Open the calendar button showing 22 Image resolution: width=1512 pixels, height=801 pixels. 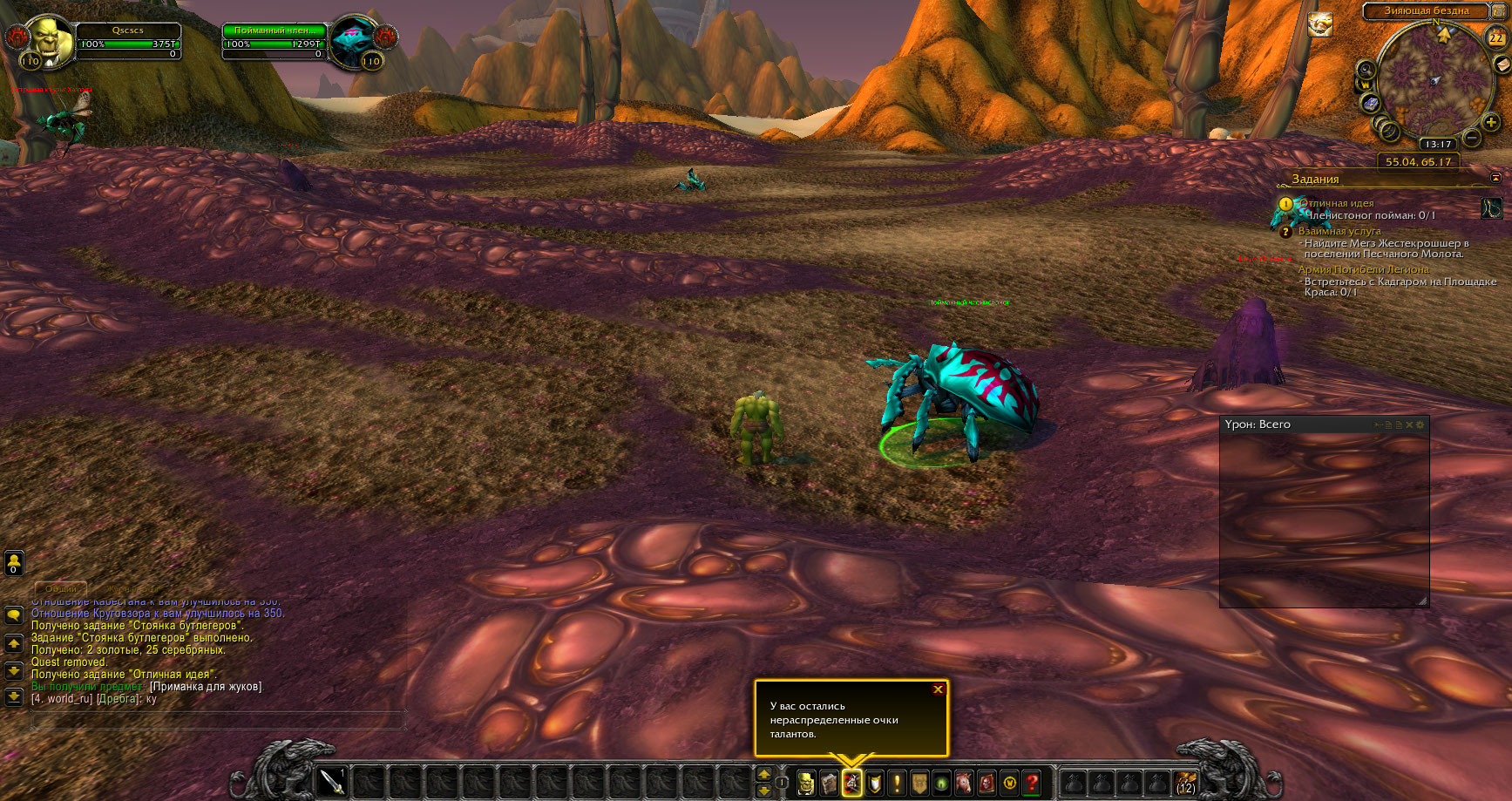pos(1495,37)
